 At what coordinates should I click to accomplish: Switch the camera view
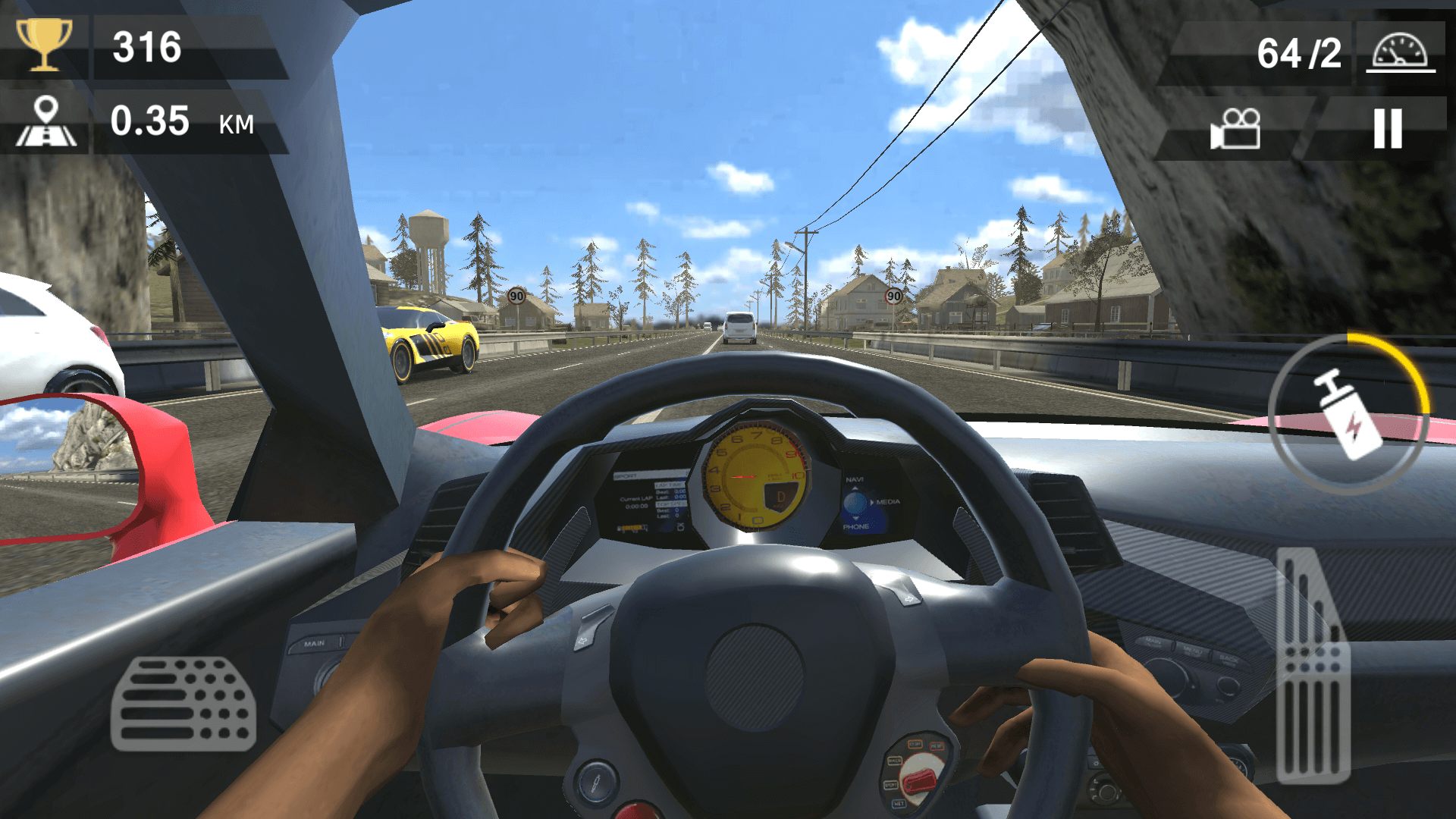point(1235,128)
